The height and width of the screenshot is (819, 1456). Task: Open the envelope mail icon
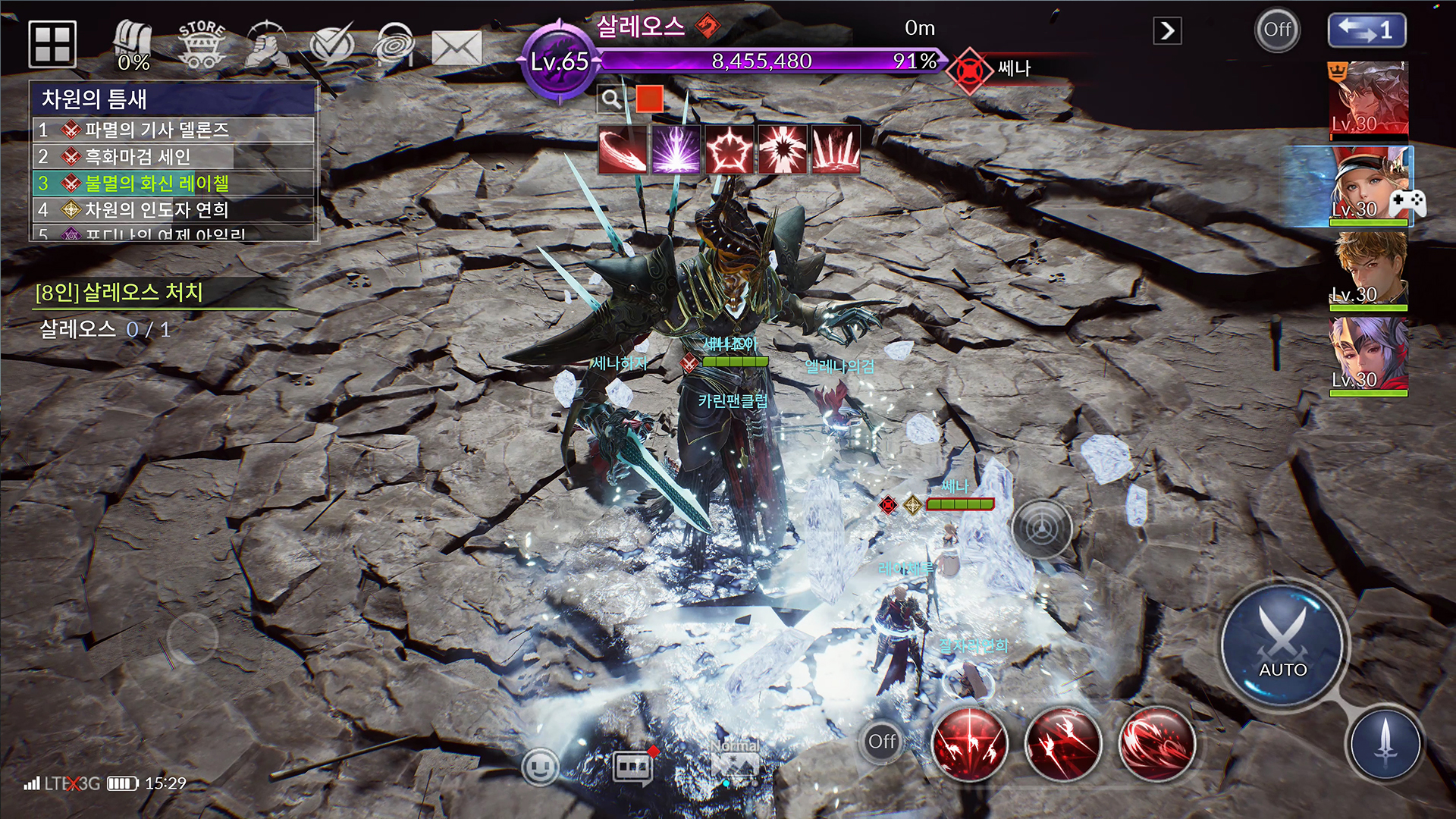(457, 47)
